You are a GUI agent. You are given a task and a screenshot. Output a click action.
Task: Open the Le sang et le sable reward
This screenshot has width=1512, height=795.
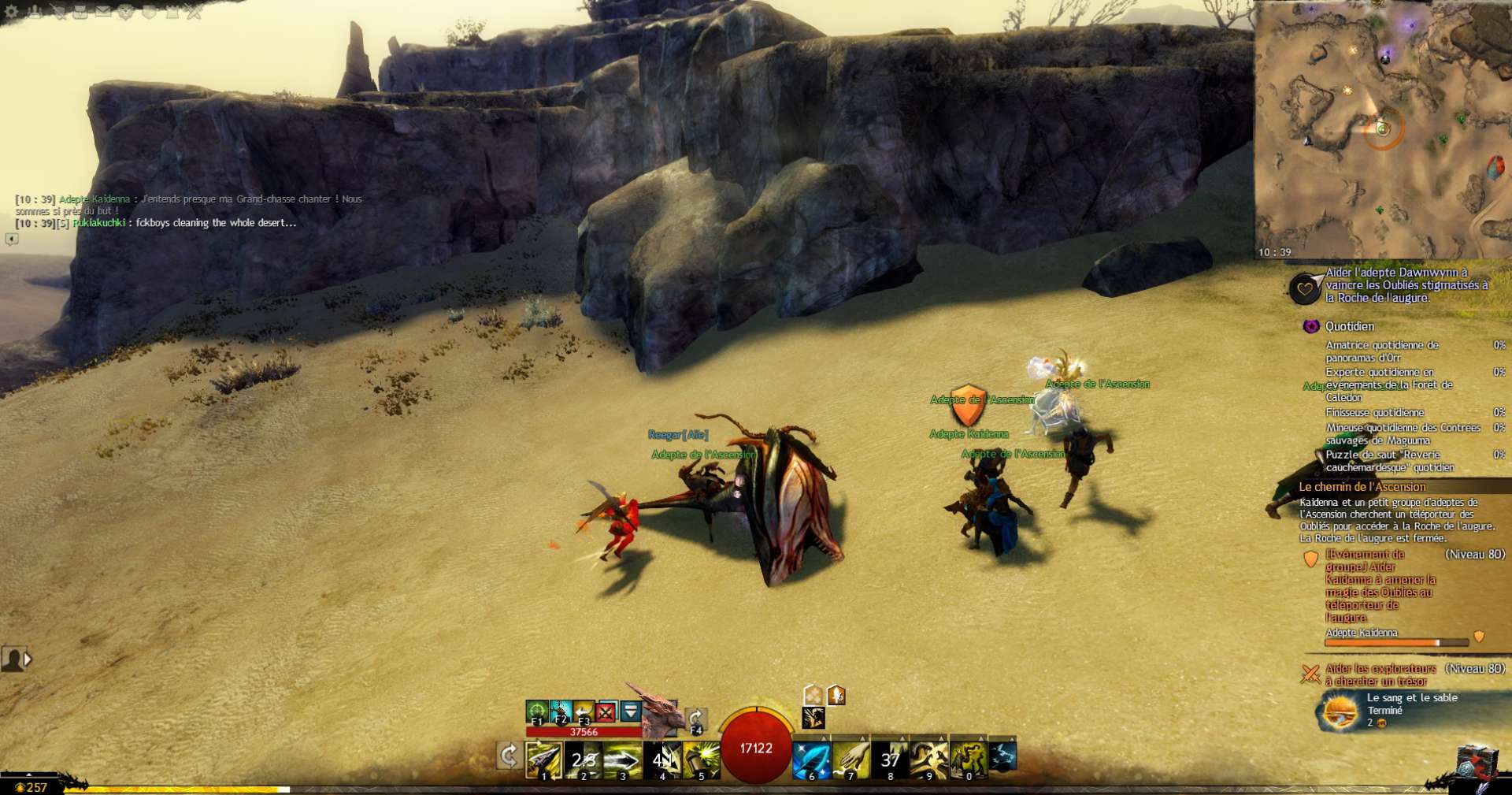click(1340, 711)
